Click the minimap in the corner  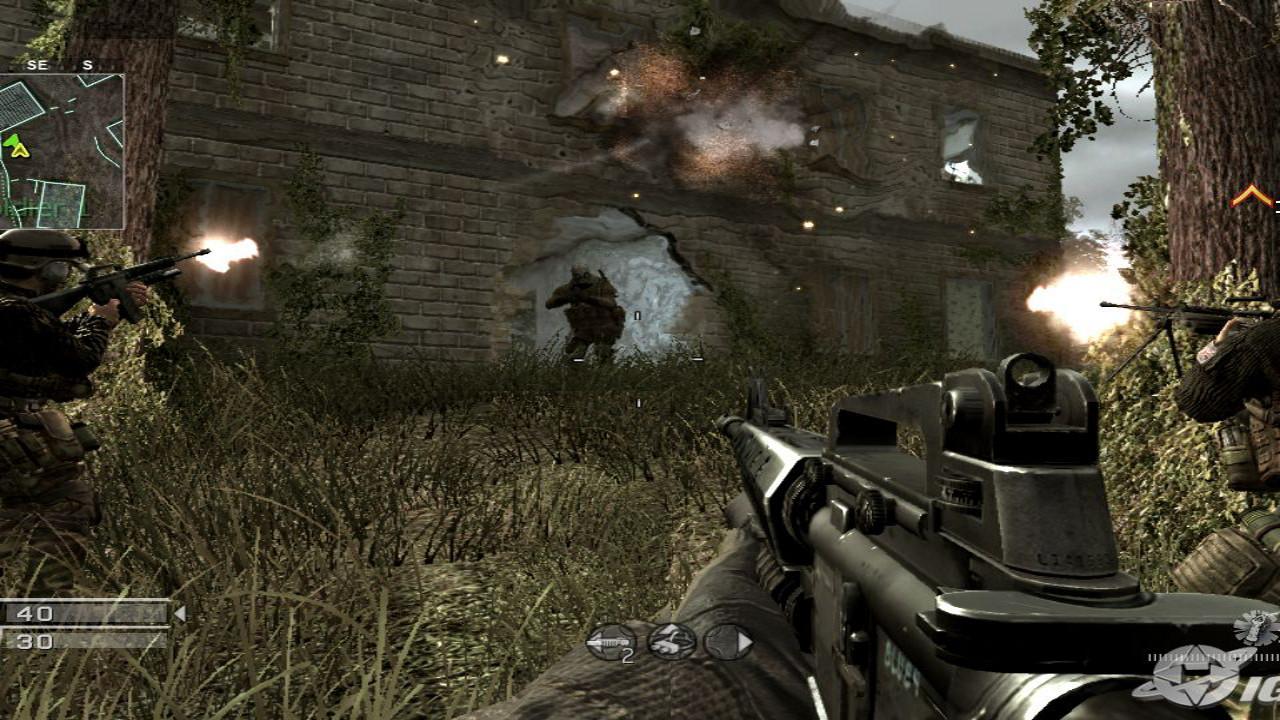[62, 152]
